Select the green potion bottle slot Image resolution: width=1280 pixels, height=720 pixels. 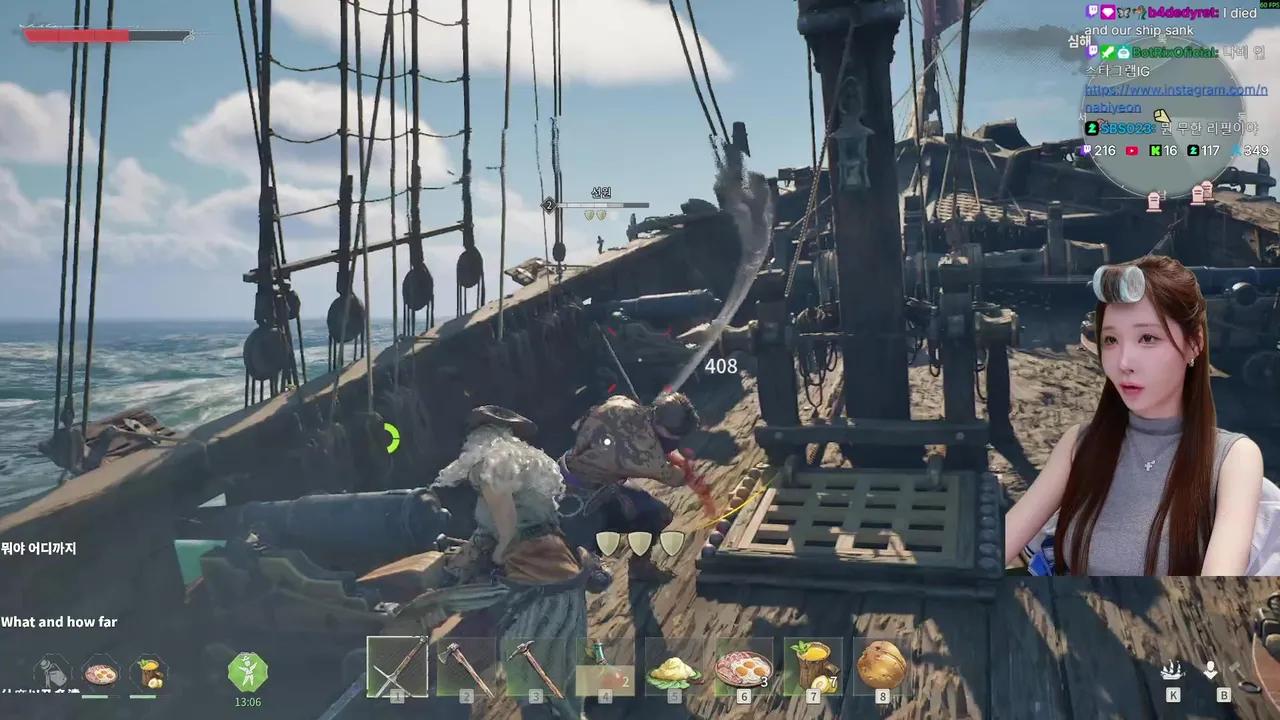tap(605, 666)
